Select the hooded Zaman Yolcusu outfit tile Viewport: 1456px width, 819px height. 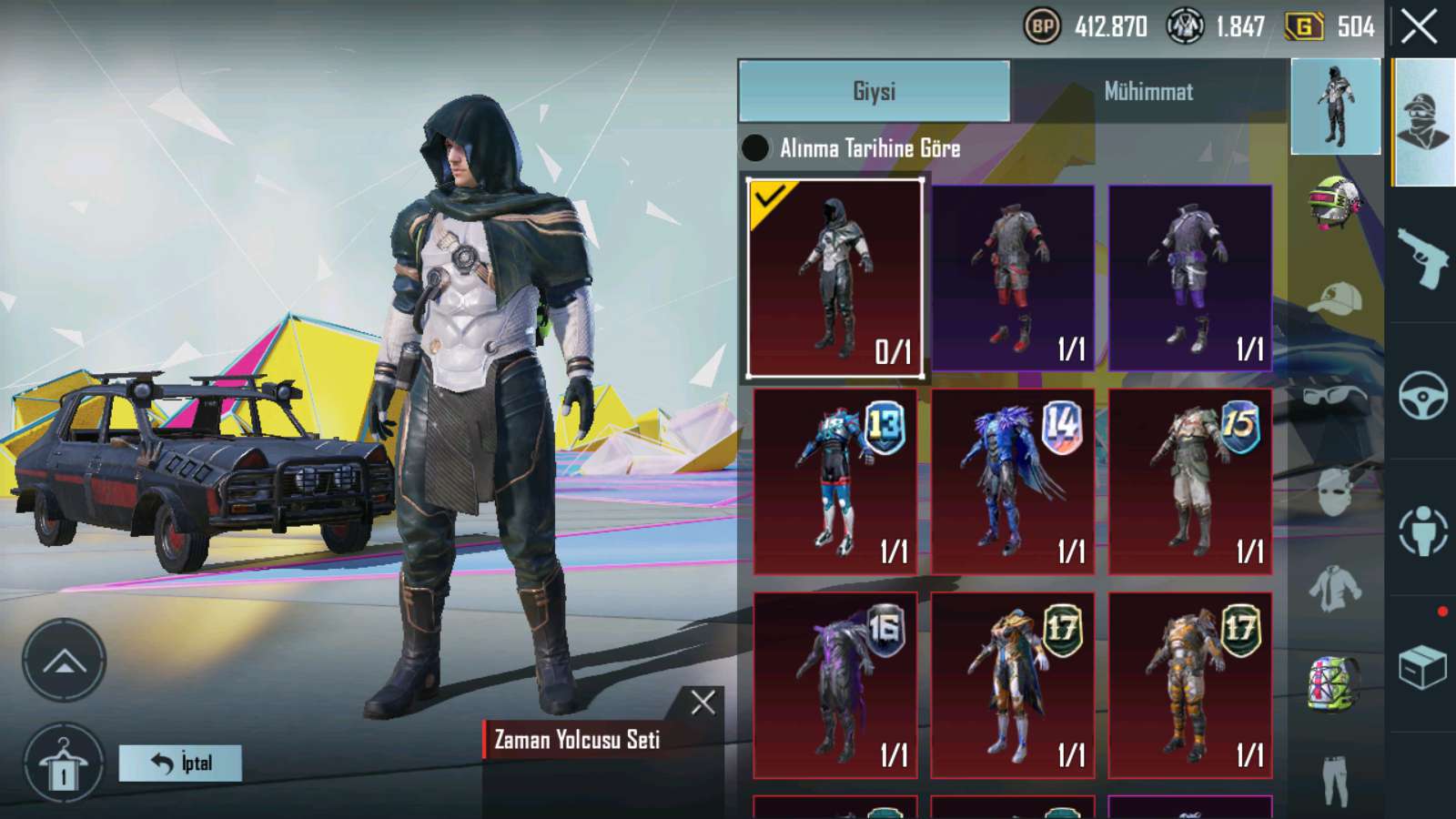pyautogui.click(x=834, y=278)
